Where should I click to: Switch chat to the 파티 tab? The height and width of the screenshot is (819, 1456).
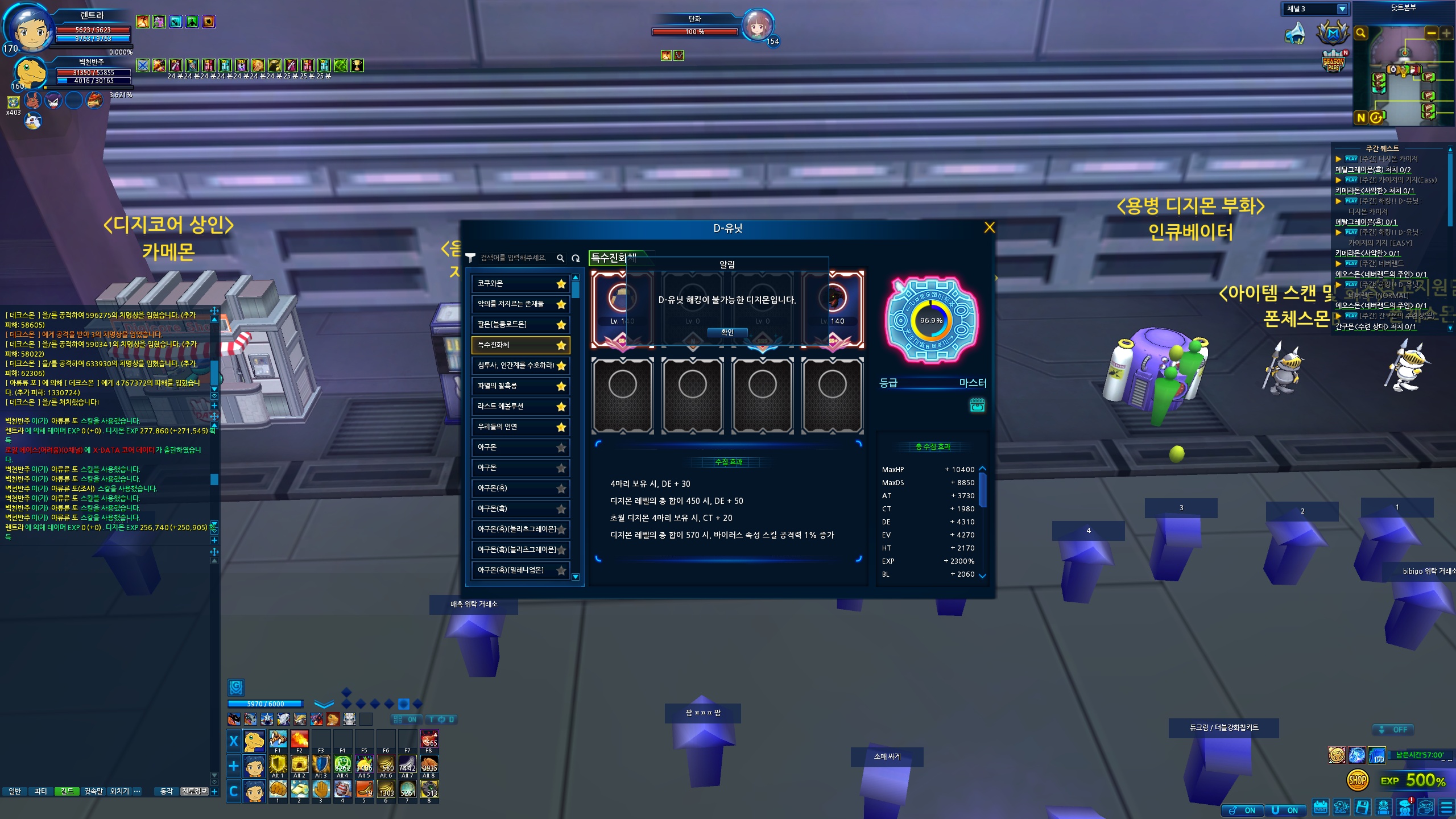tap(40, 791)
